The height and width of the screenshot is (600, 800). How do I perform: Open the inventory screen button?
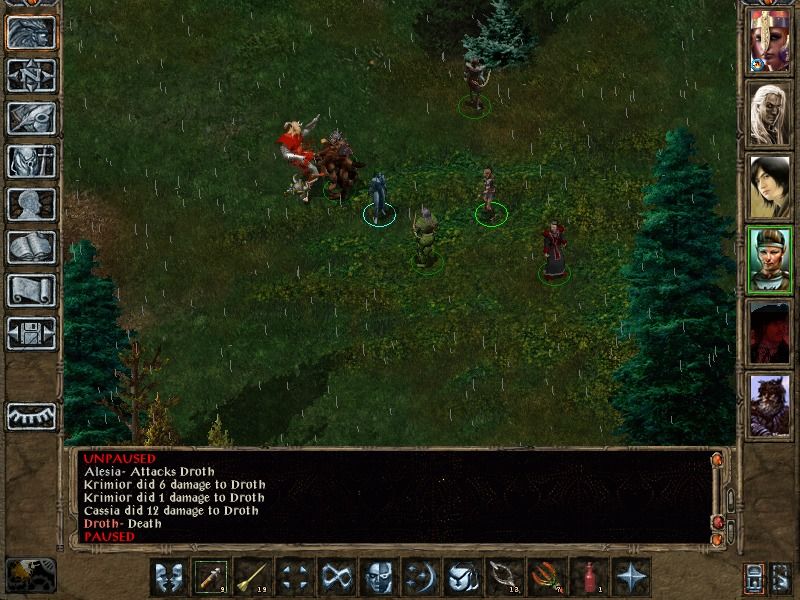point(31,161)
